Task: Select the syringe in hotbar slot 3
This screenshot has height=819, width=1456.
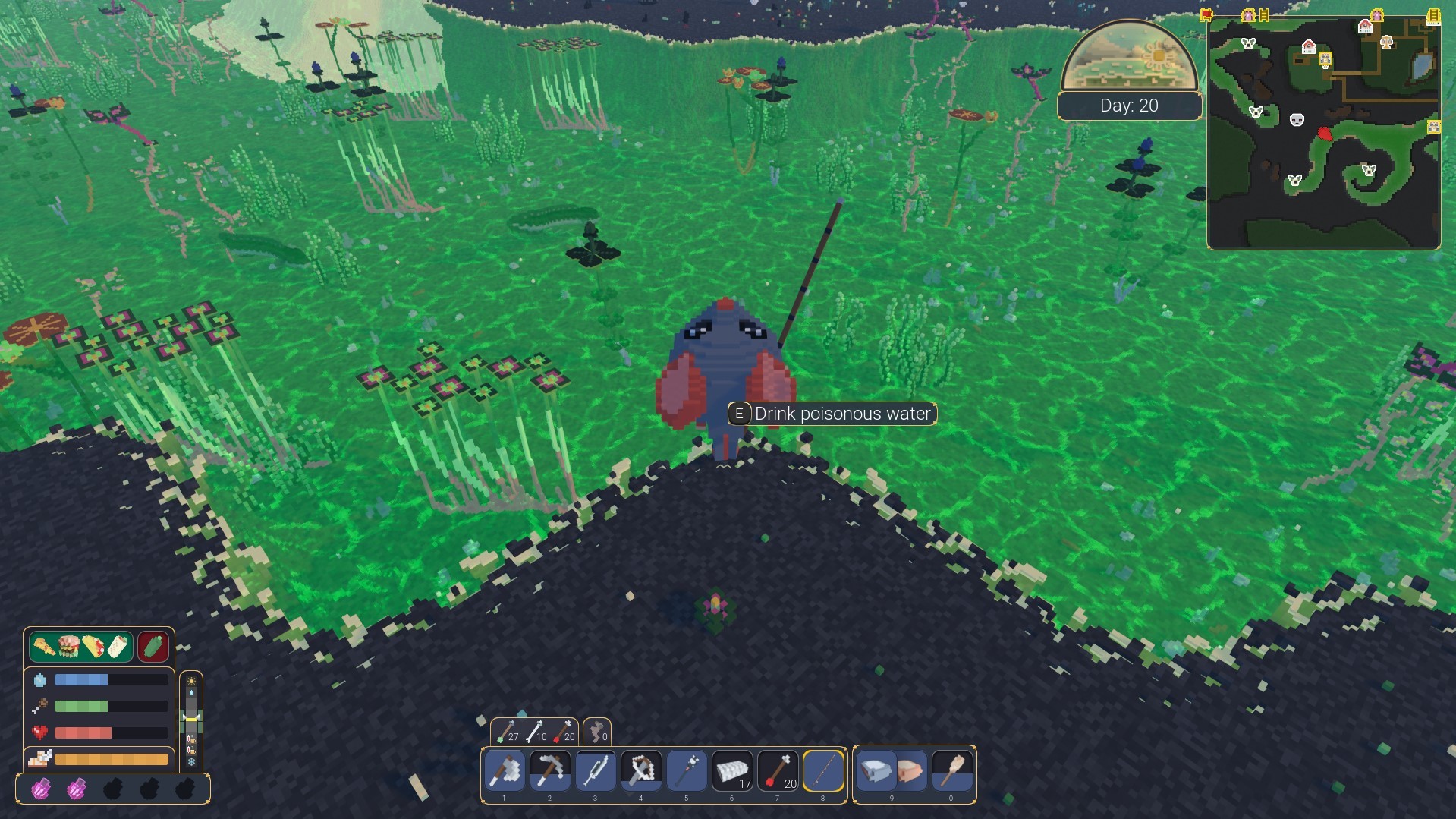Action: [595, 770]
